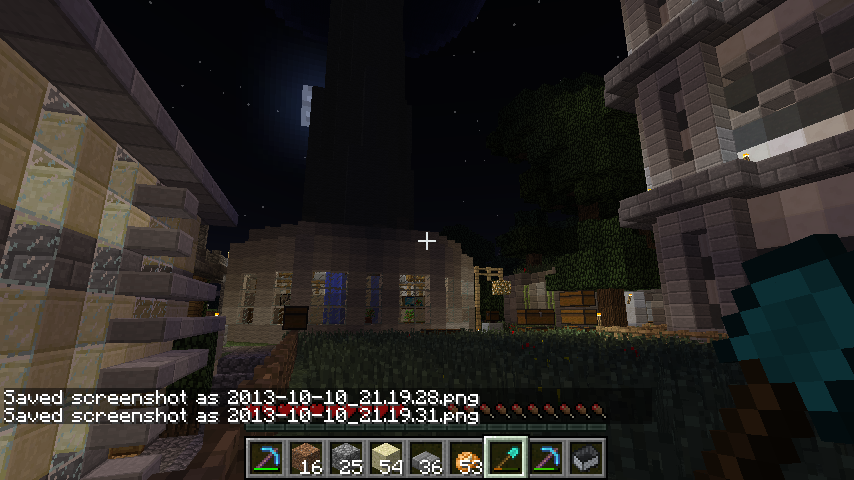
Task: Select the dirt block stack of 16
Action: tap(306, 457)
